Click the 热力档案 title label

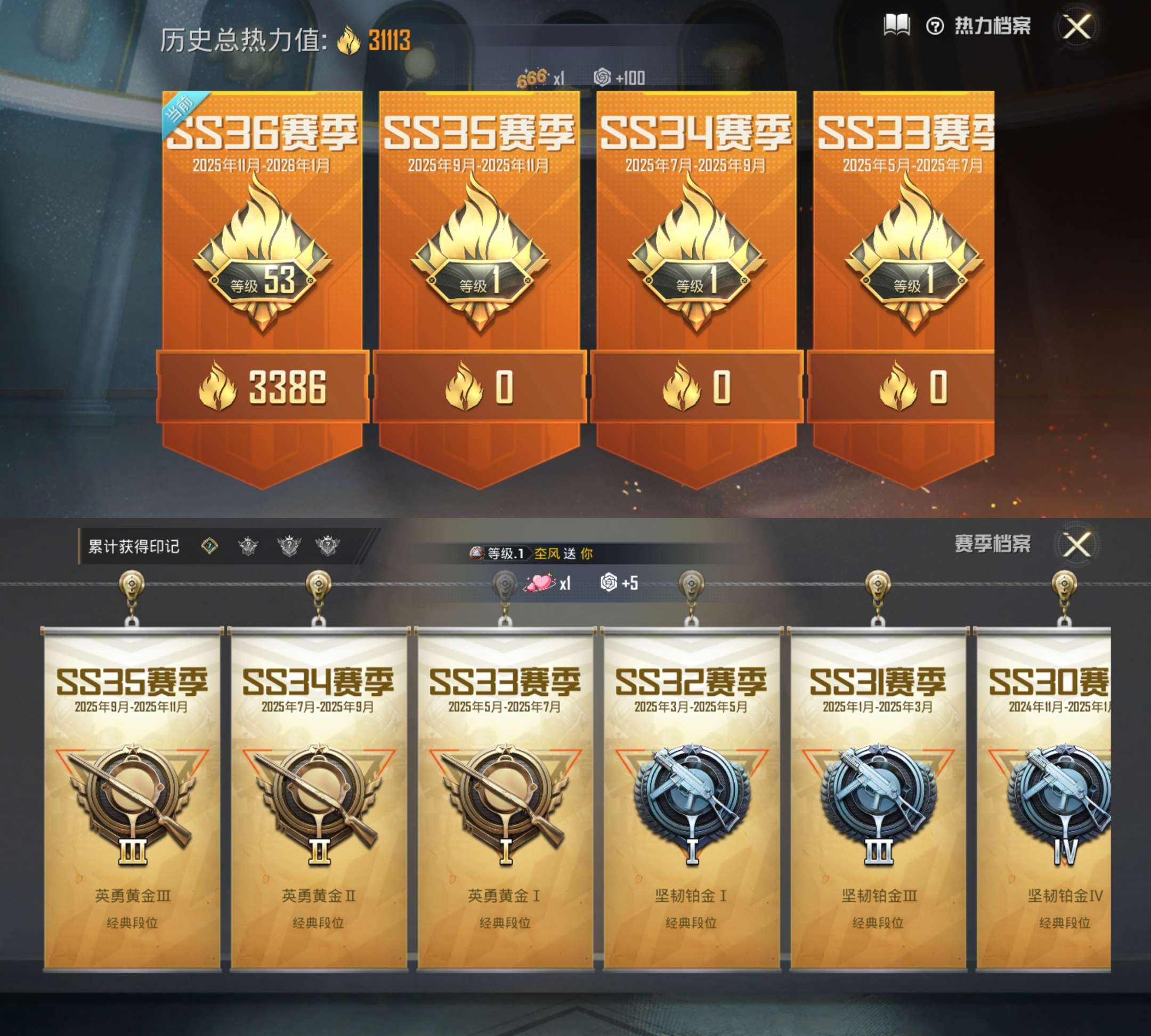993,27
